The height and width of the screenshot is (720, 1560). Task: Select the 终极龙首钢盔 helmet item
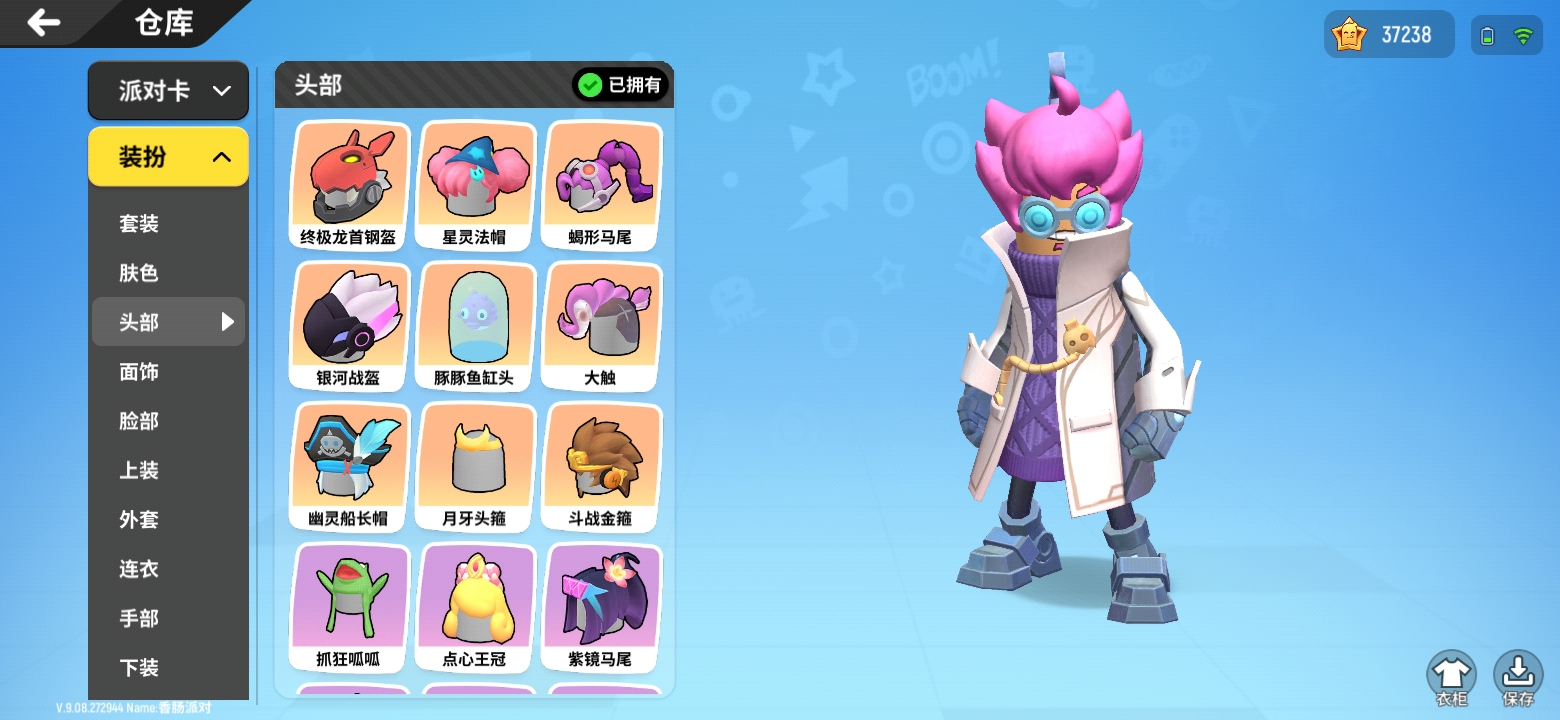[347, 183]
